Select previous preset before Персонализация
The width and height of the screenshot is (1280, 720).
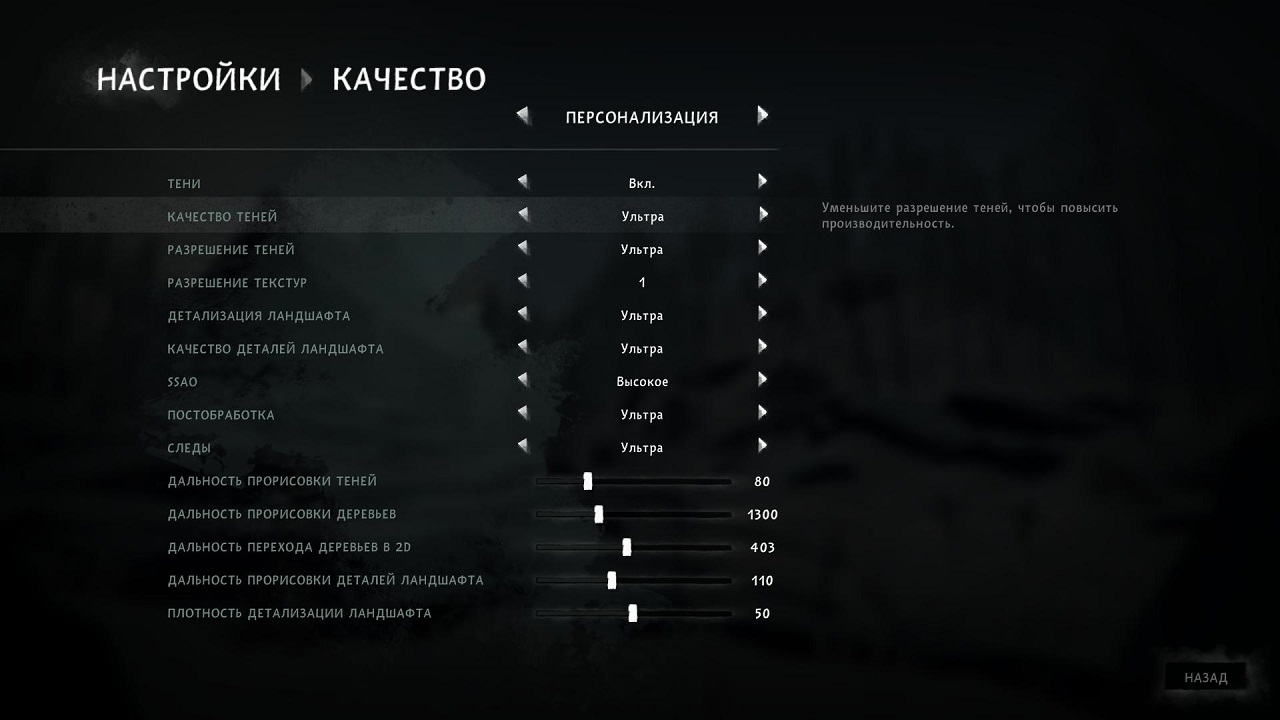[523, 116]
